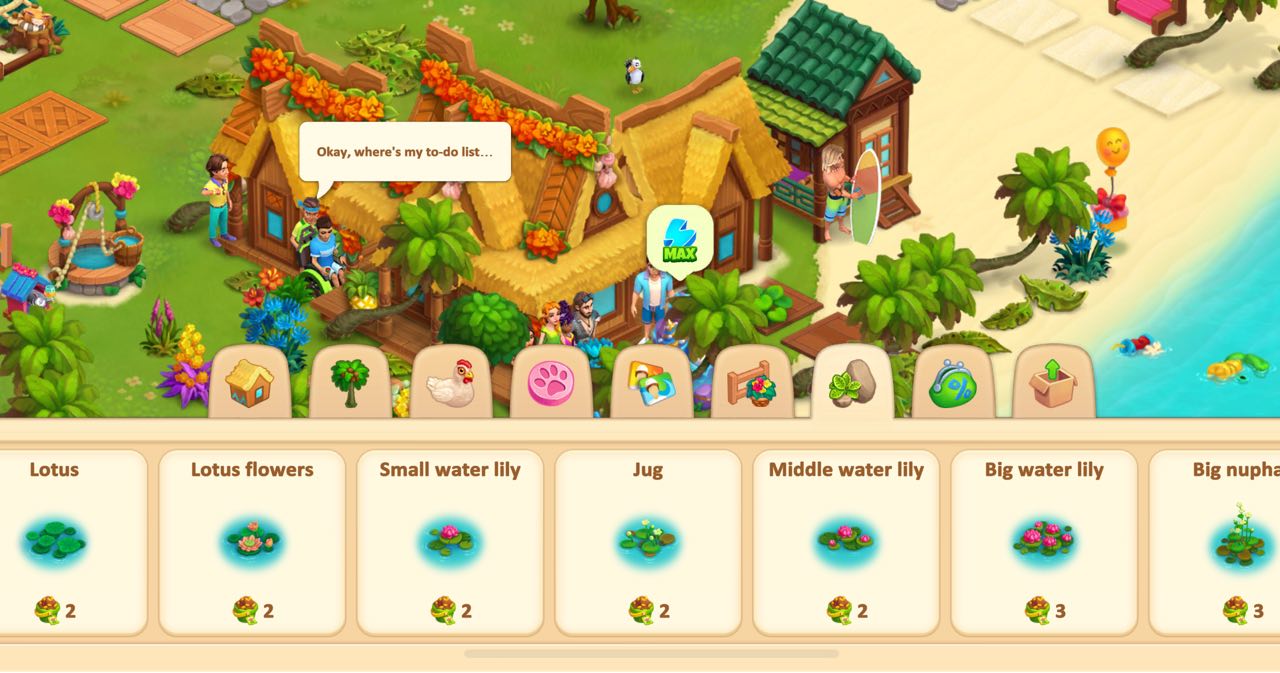Open the green discount purse tab
Image resolution: width=1280 pixels, height=673 pixels.
[x=953, y=384]
